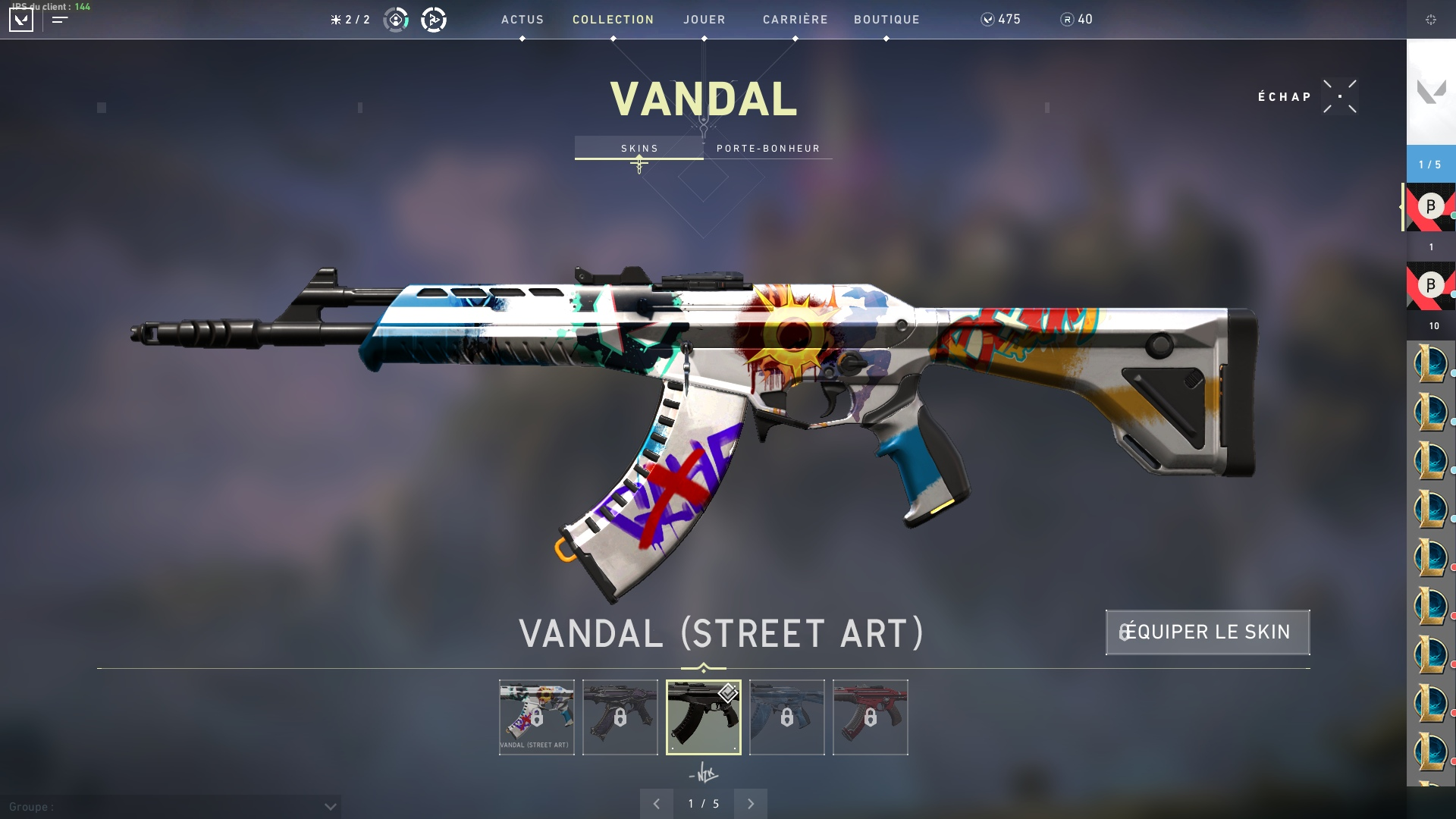This screenshot has height=819, width=1456.
Task: Select the Vandal Street Art skin thumbnail
Action: tap(537, 717)
